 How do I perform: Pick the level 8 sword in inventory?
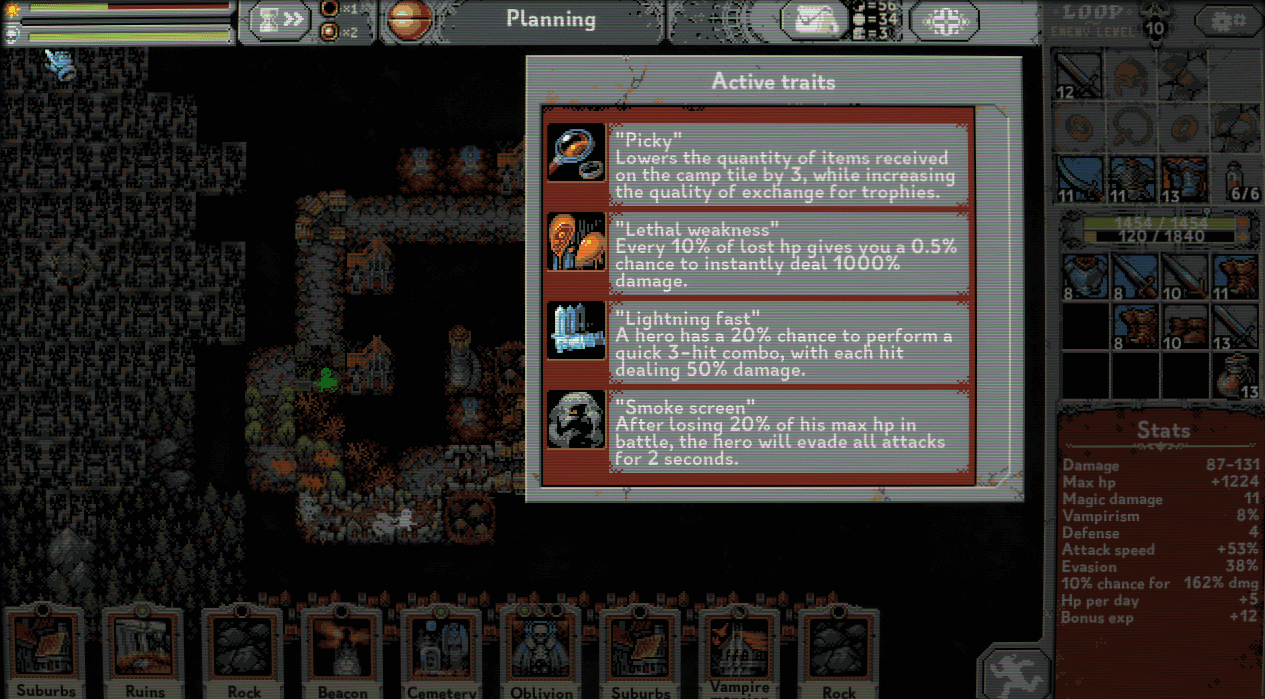(1133, 276)
